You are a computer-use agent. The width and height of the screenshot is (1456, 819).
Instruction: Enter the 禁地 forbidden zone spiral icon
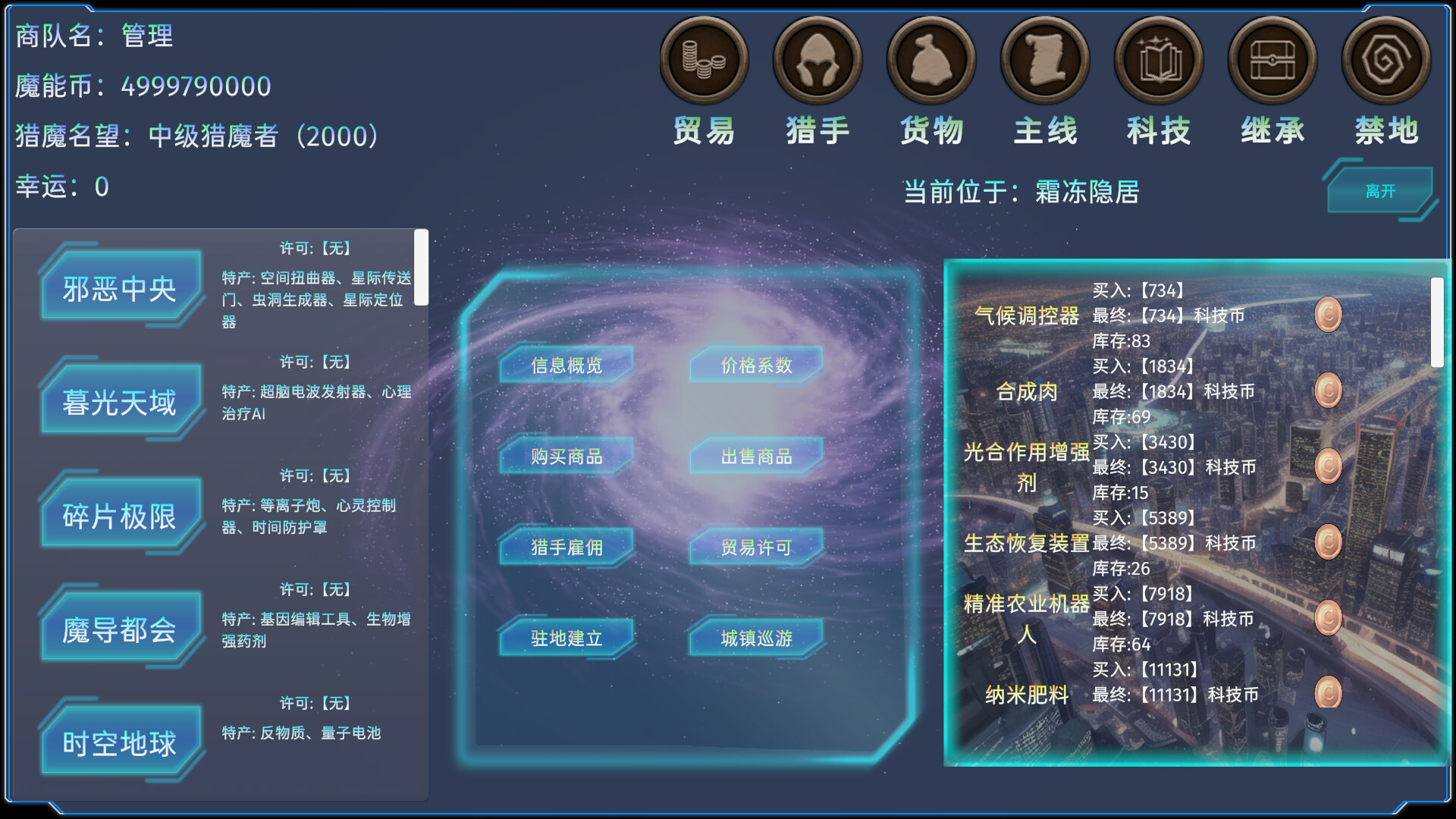click(1385, 59)
